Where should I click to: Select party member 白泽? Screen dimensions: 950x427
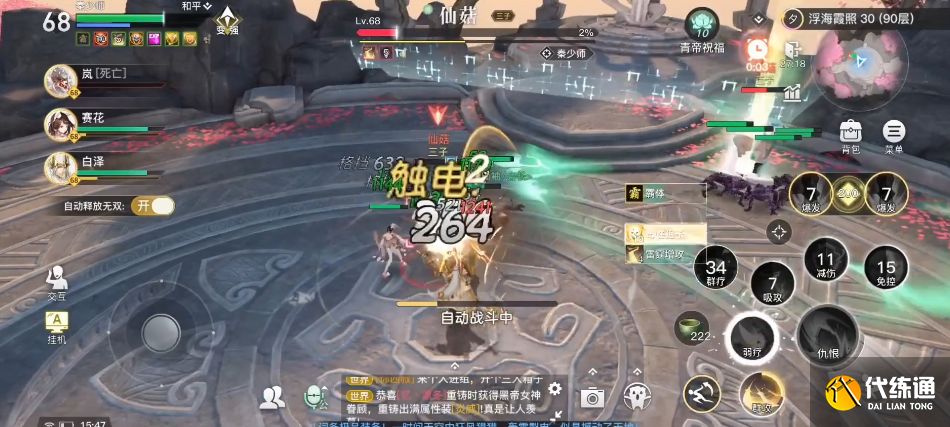coord(62,165)
